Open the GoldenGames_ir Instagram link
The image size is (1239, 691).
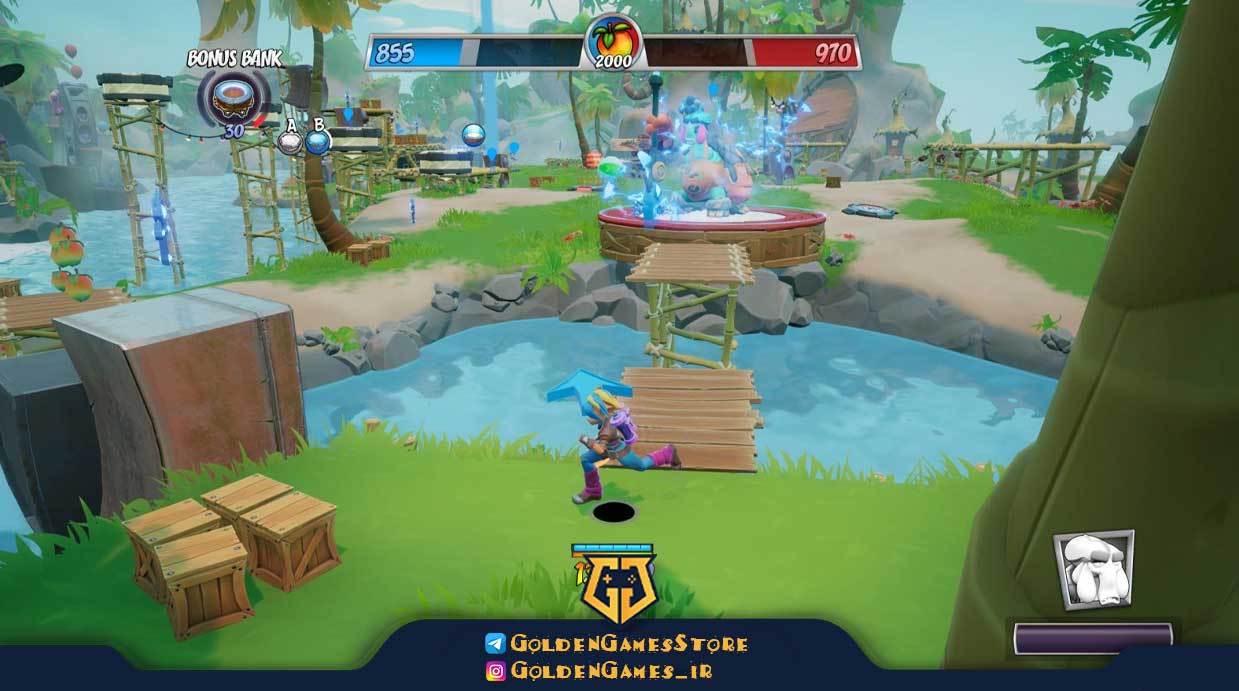(x=599, y=672)
